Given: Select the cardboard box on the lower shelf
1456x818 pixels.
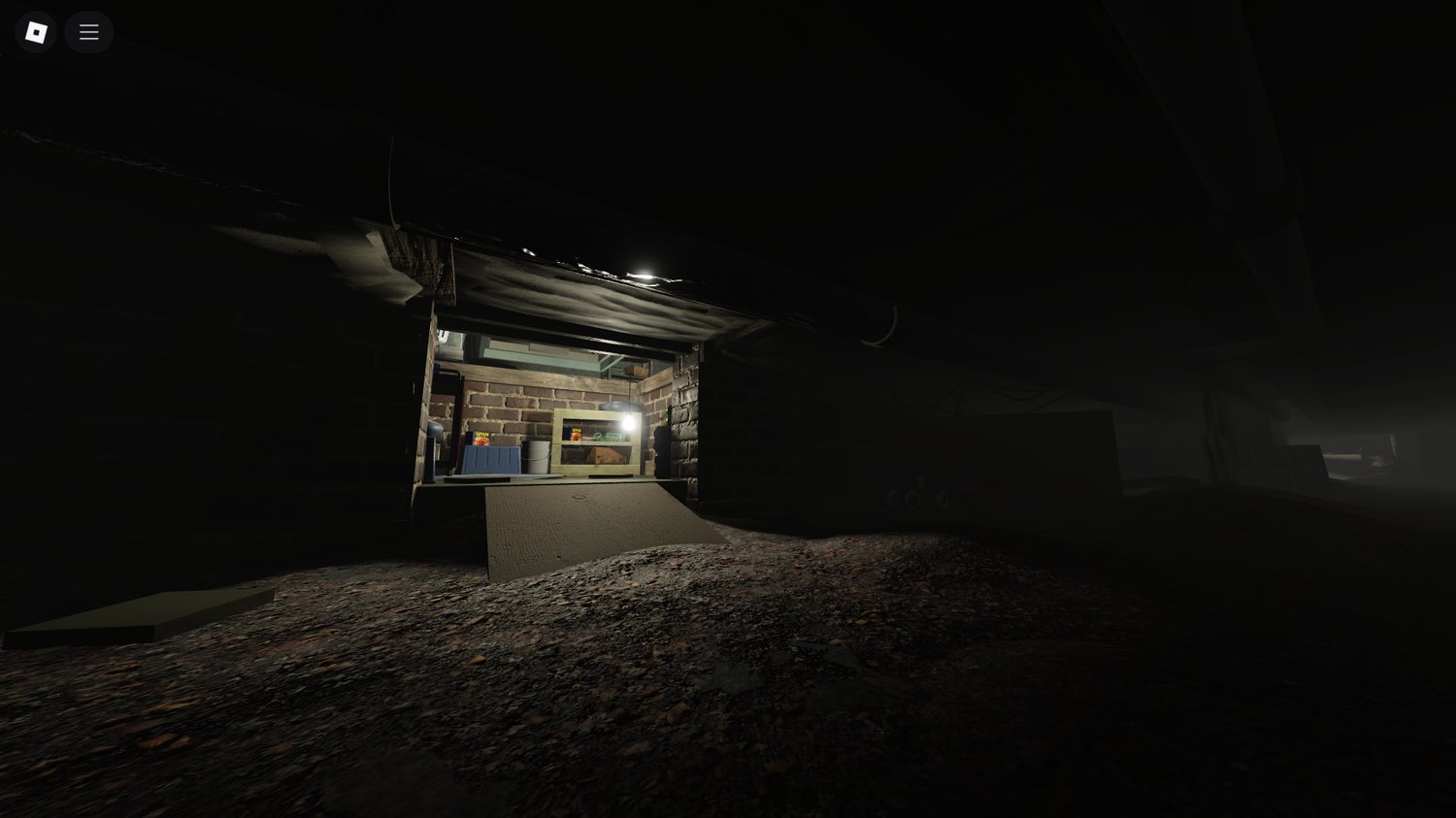Looking at the screenshot, I should coord(604,454).
